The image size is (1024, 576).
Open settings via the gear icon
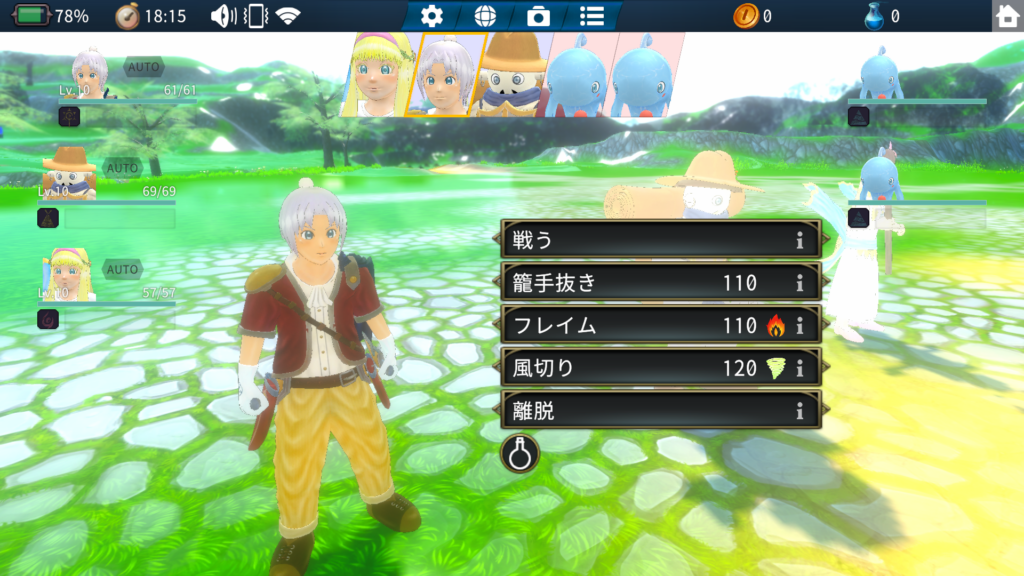click(432, 16)
